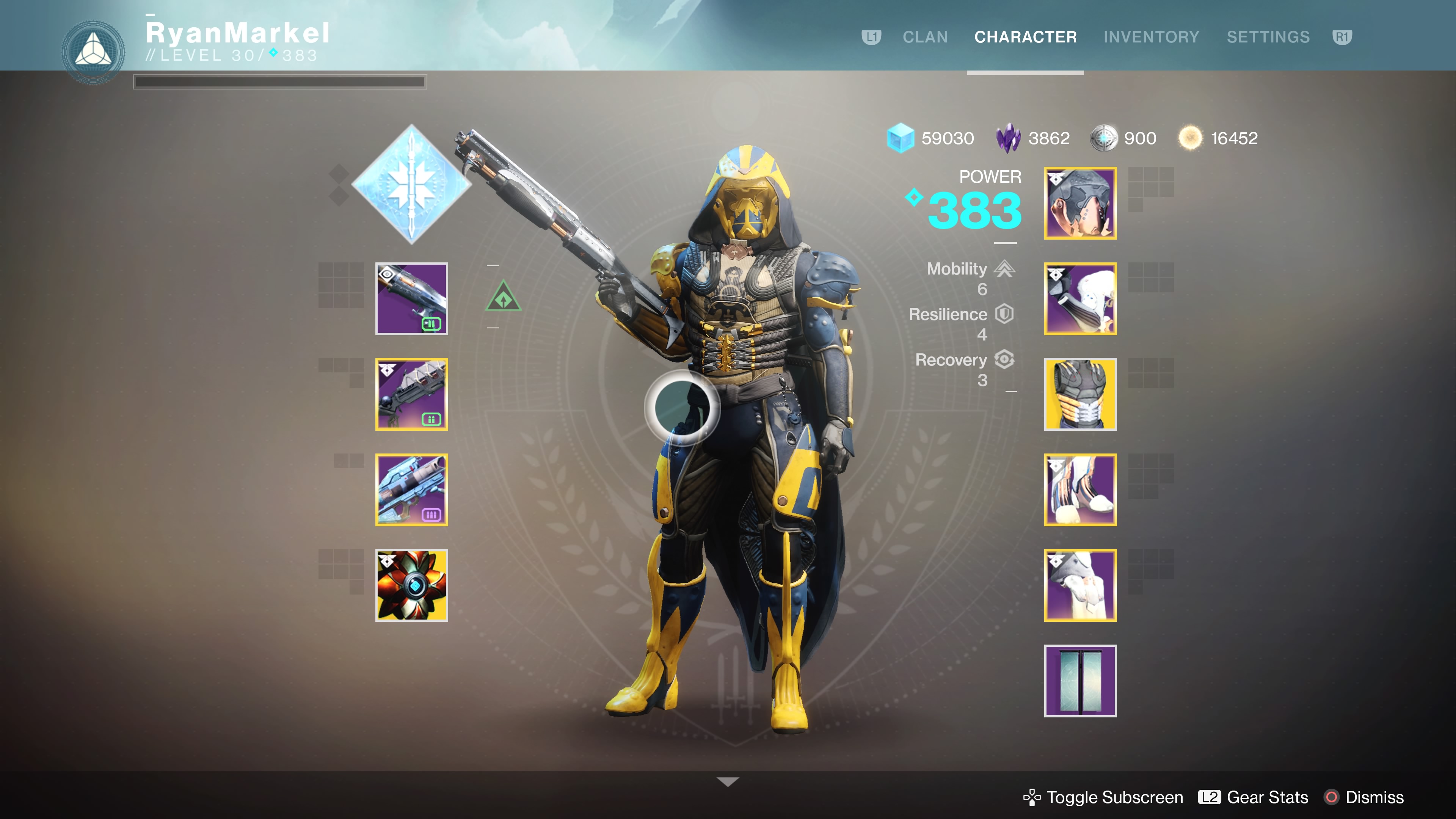
Task: Switch to the INVENTORY tab
Action: (1152, 37)
